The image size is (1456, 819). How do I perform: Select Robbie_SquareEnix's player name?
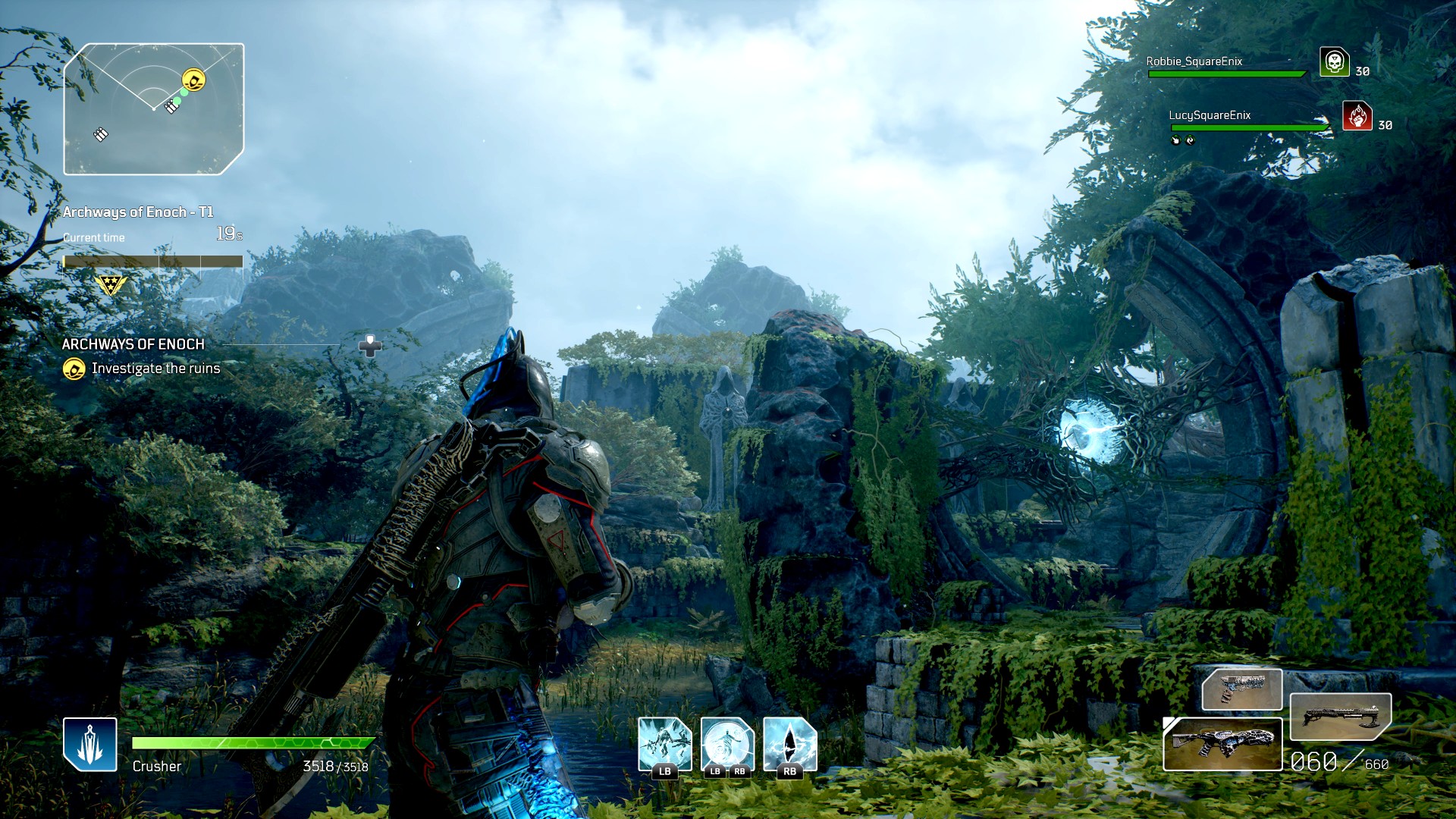[x=1194, y=61]
